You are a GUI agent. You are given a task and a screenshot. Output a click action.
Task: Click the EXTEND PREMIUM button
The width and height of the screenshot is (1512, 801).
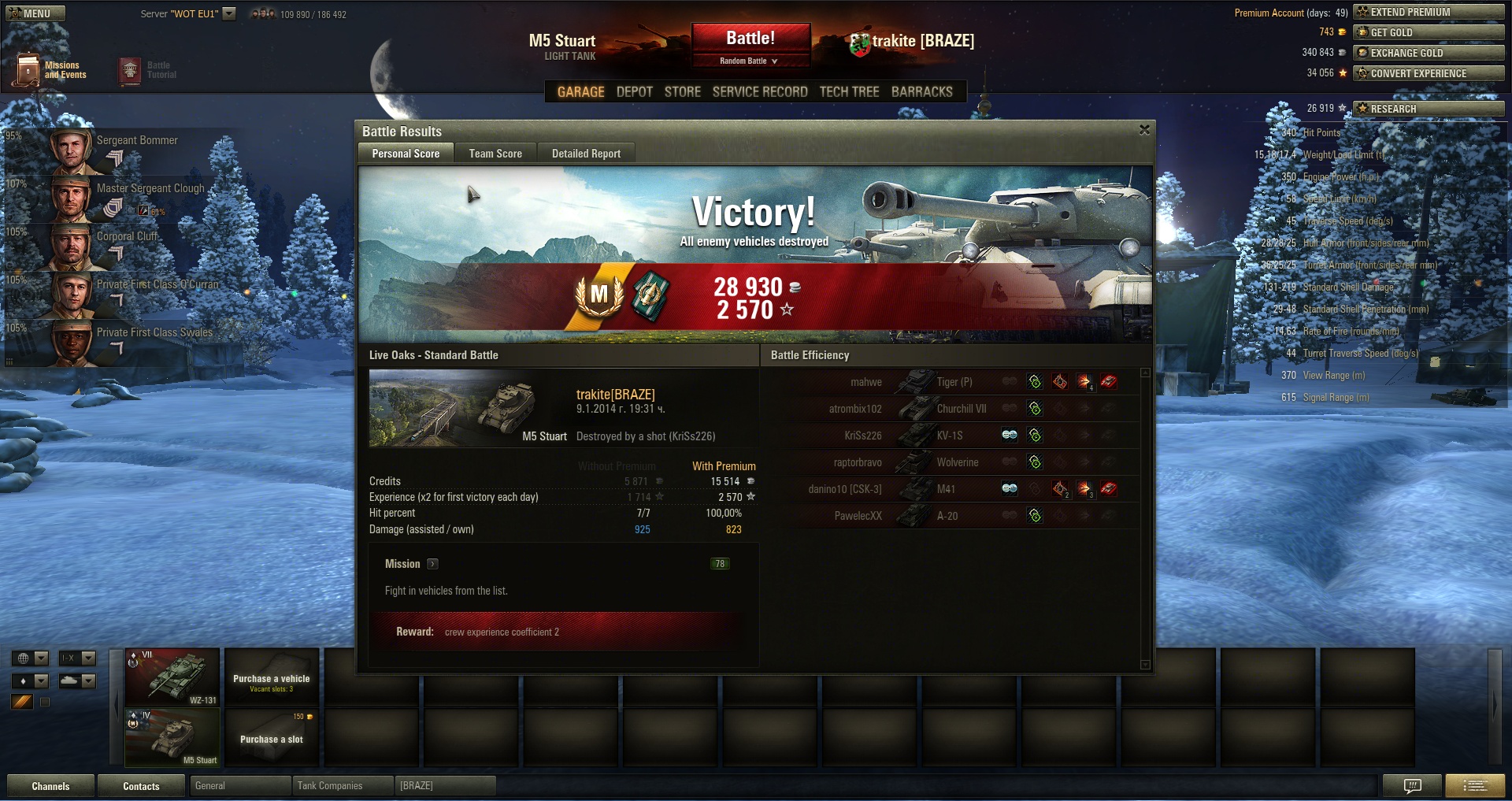tap(1428, 12)
